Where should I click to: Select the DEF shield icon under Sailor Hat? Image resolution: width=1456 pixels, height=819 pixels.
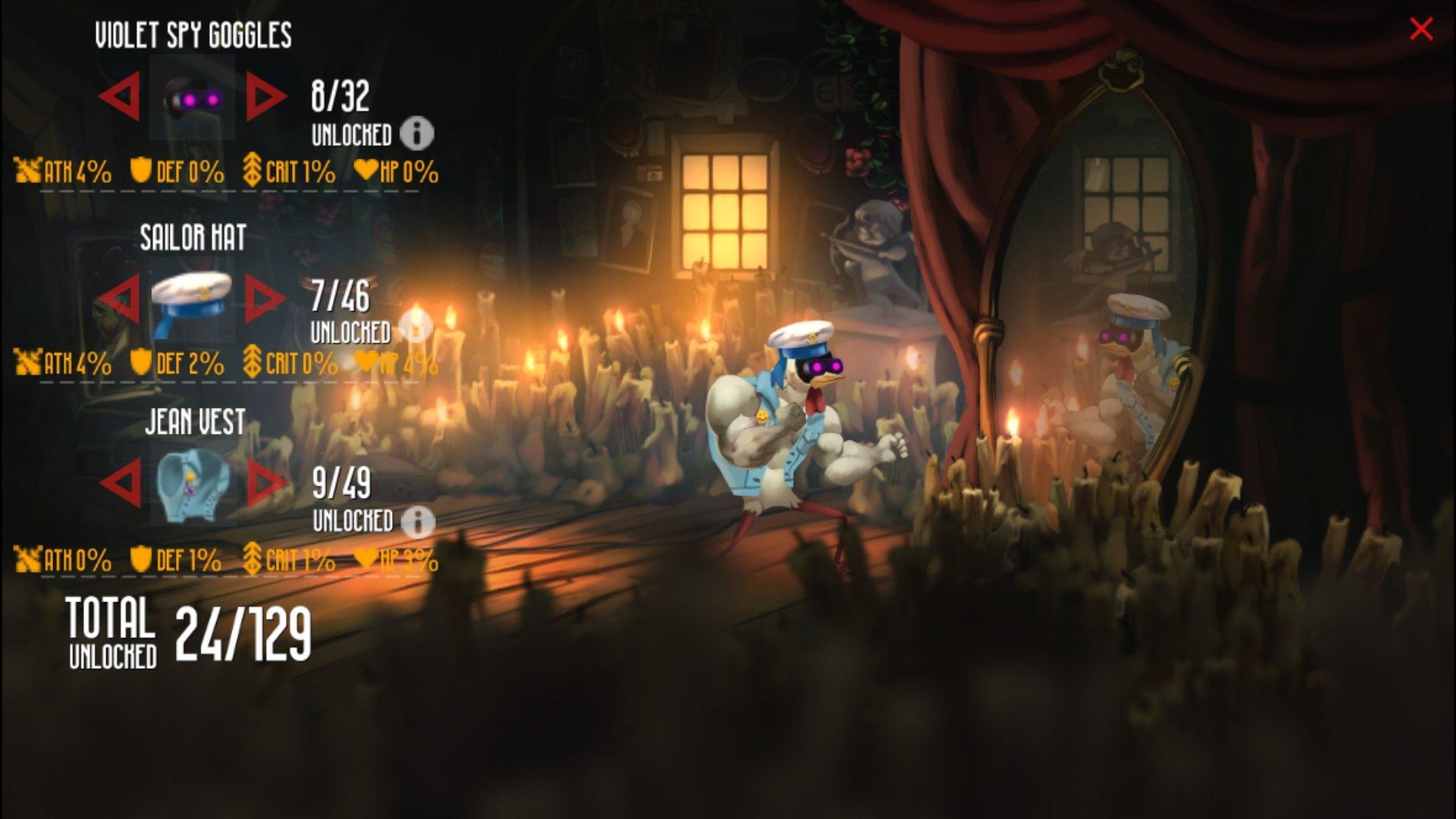click(x=140, y=362)
